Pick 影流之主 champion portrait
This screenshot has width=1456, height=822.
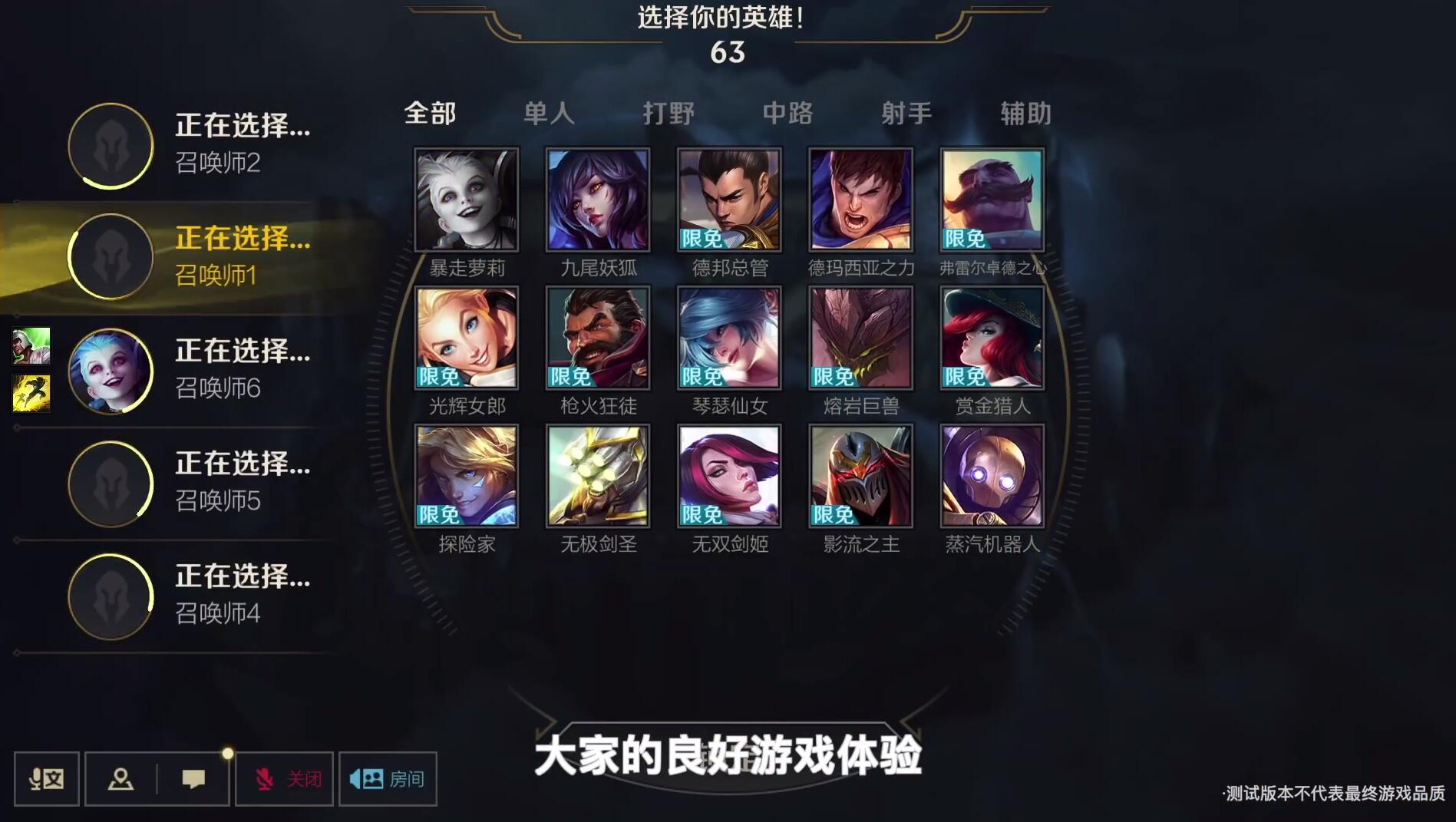[x=860, y=476]
